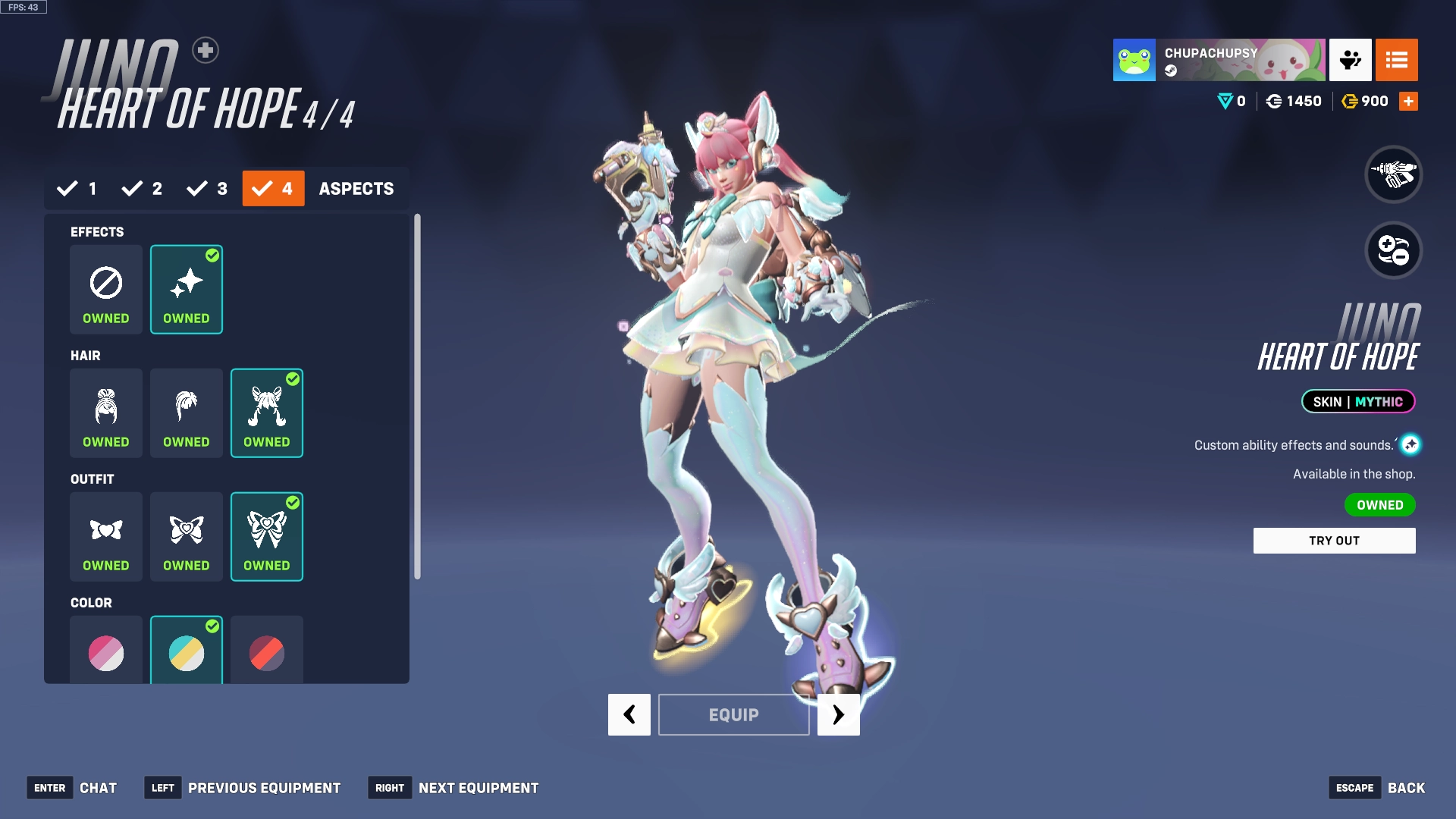Switch to mythic level 2 tab
The image size is (1456, 819).
pyautogui.click(x=143, y=188)
